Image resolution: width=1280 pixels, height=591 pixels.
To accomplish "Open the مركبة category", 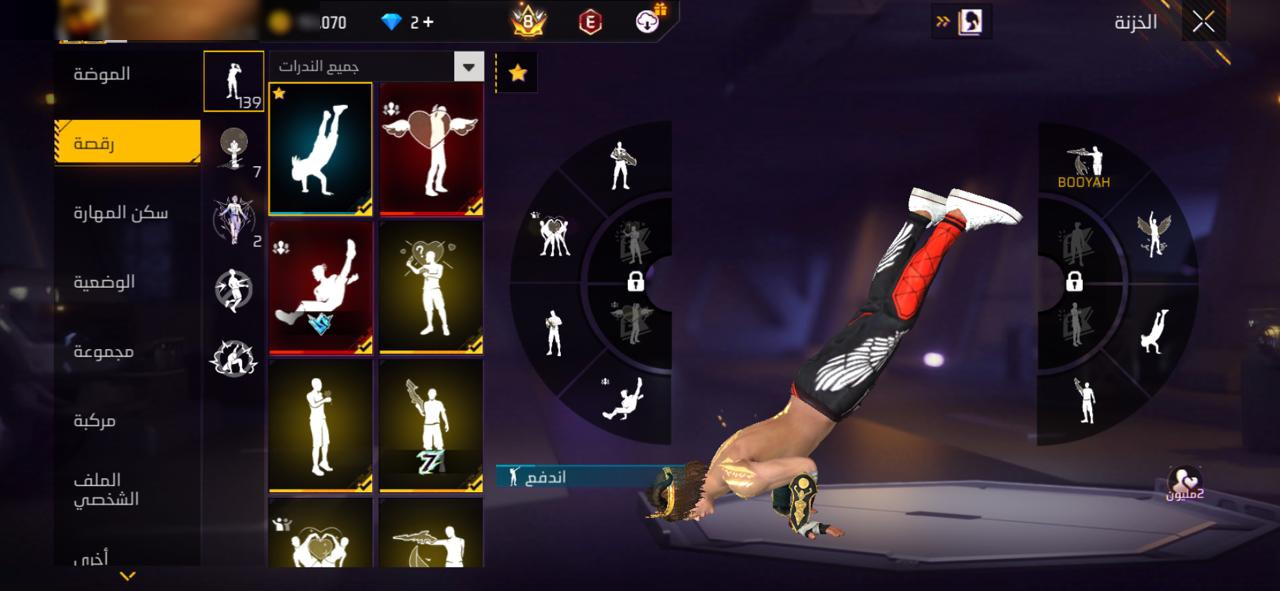I will pyautogui.click(x=95, y=421).
